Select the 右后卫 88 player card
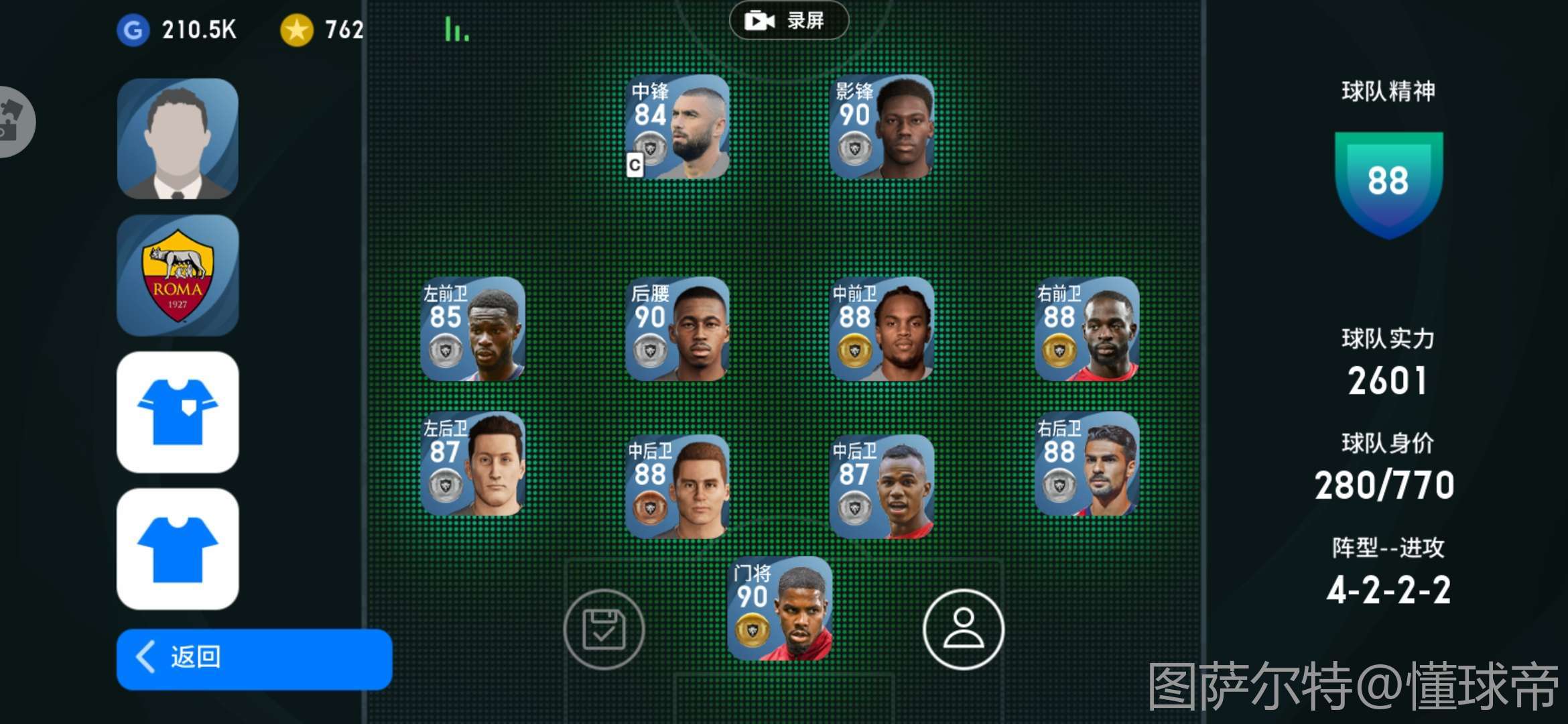1568x724 pixels. 1086,464
